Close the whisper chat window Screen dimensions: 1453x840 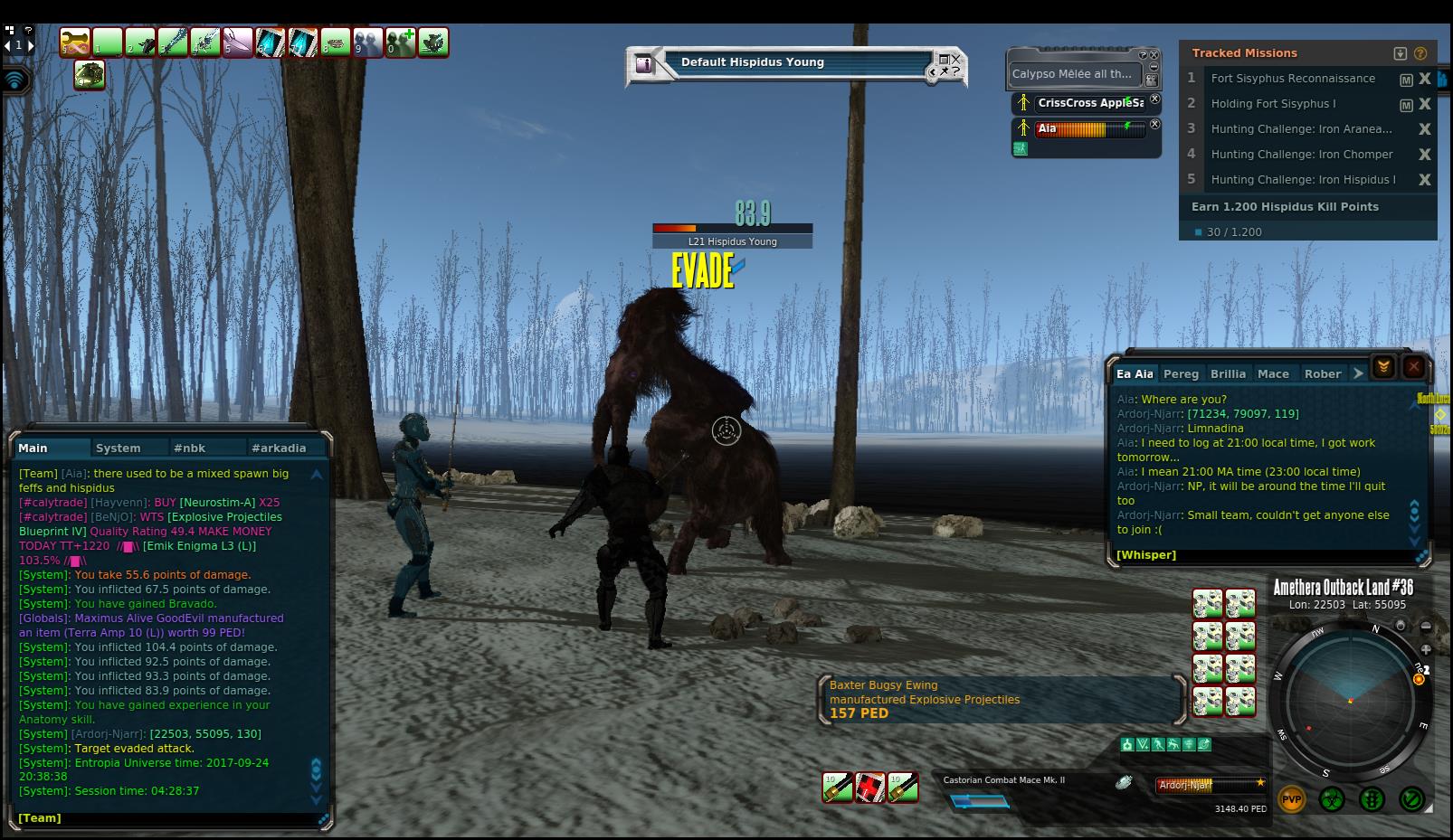coord(1413,367)
